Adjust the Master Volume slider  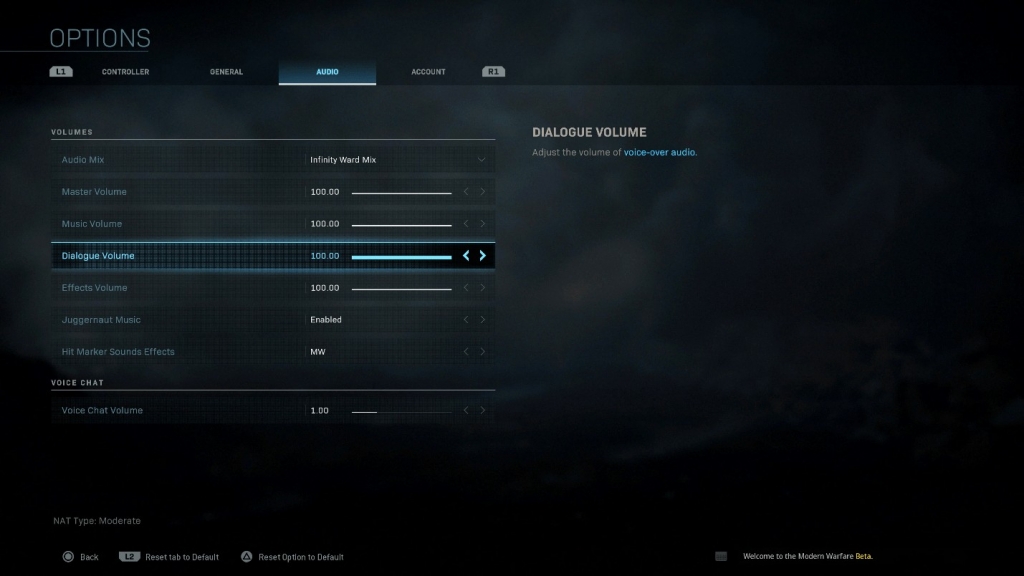point(401,192)
